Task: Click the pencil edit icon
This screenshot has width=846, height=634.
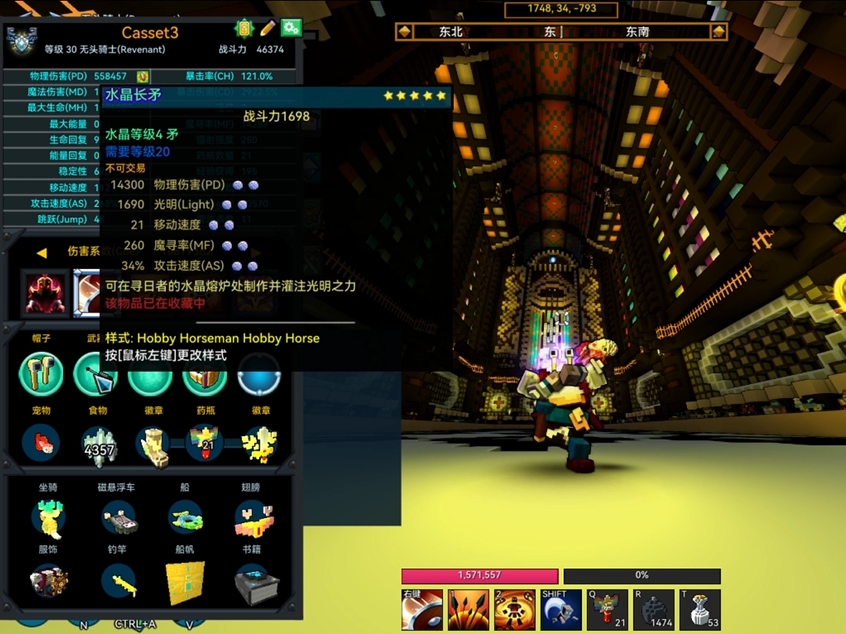Action: [268, 28]
